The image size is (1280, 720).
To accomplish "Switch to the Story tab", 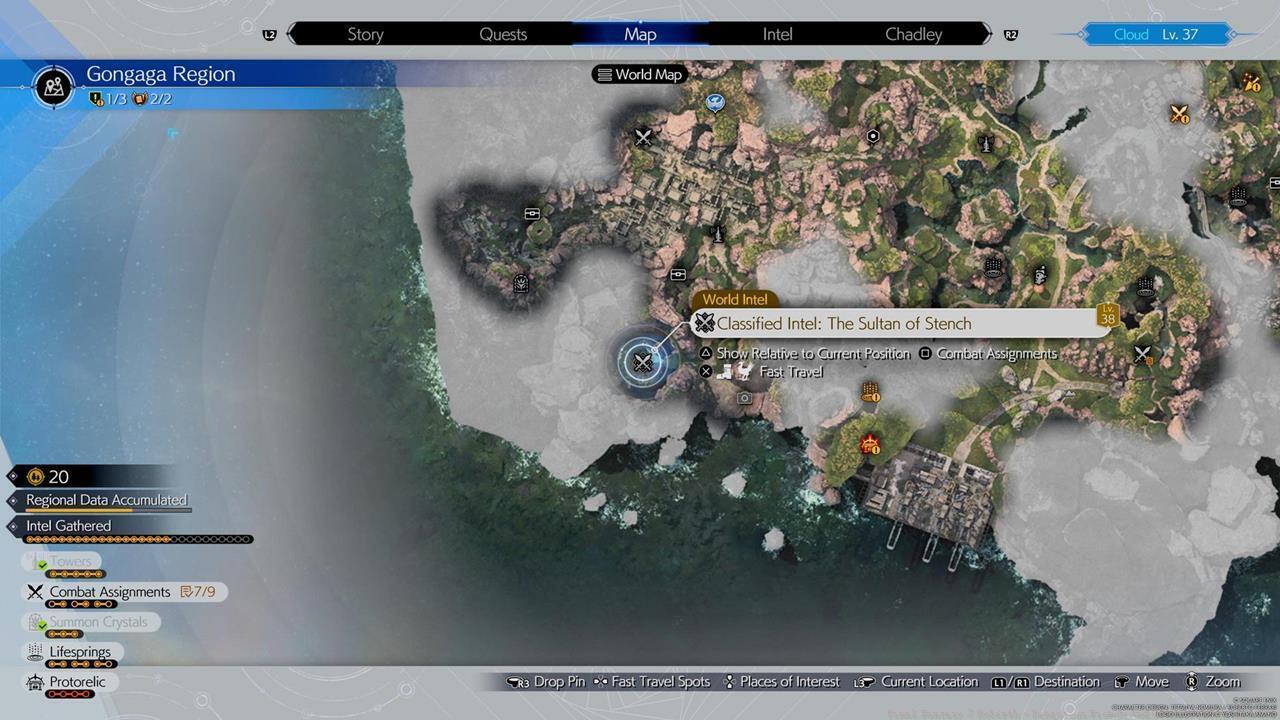I will click(x=365, y=34).
